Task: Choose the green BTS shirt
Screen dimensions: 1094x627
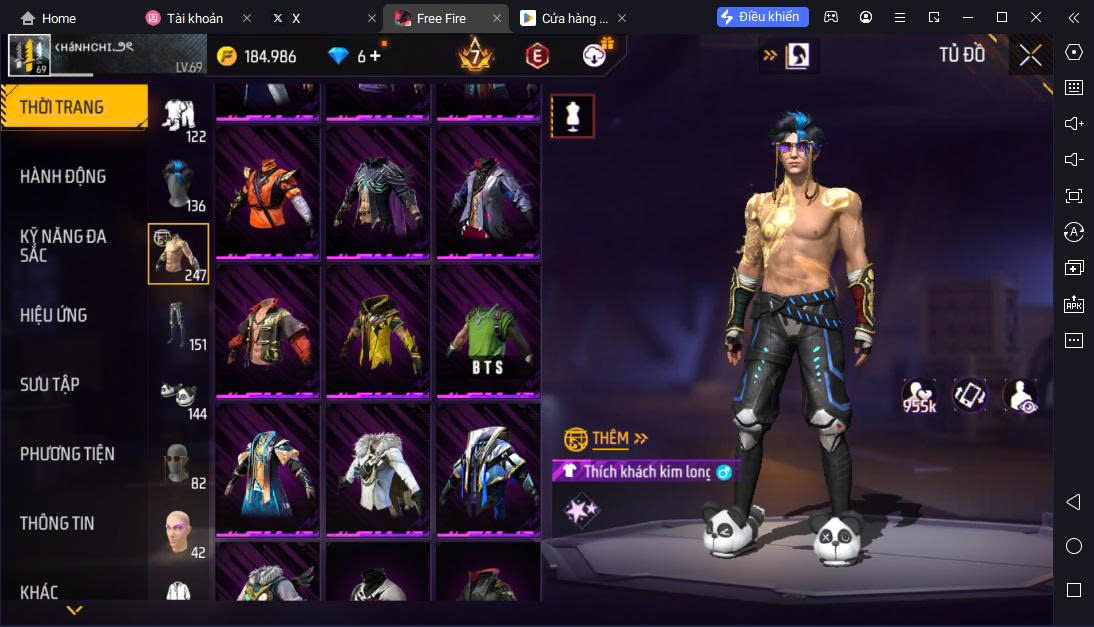Action: (x=488, y=331)
